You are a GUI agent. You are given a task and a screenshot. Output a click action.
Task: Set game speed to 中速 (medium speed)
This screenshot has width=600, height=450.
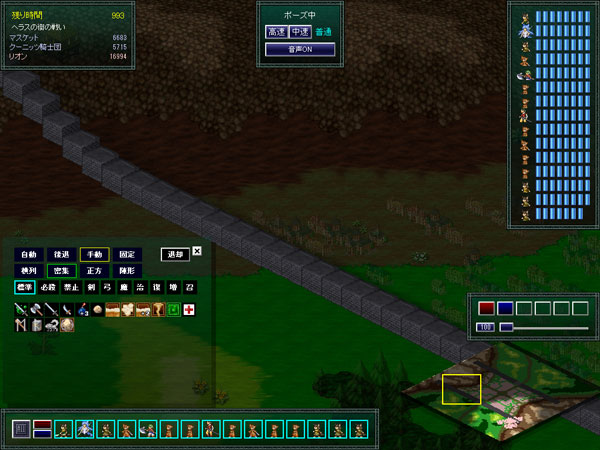[x=298, y=32]
